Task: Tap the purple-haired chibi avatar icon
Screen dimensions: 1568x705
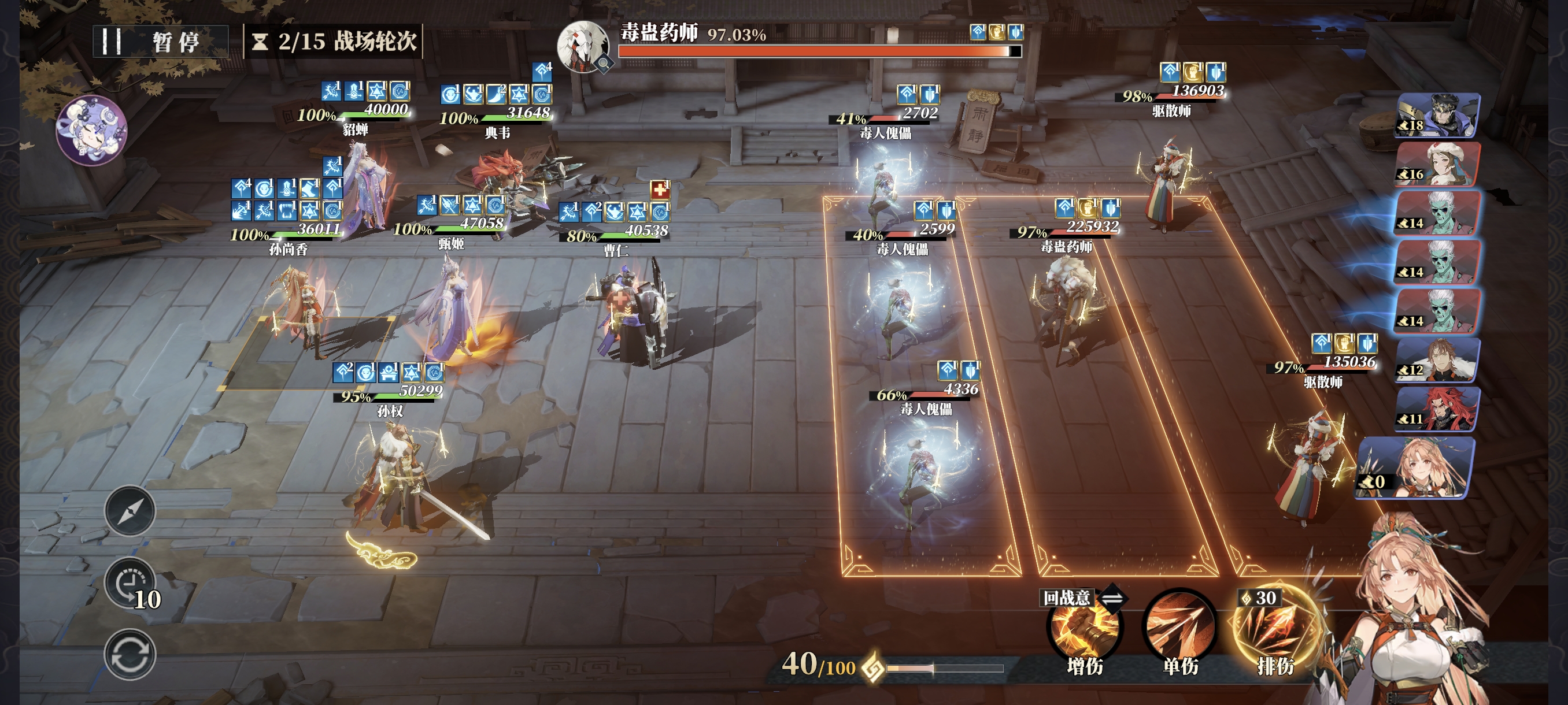Action: [x=91, y=130]
